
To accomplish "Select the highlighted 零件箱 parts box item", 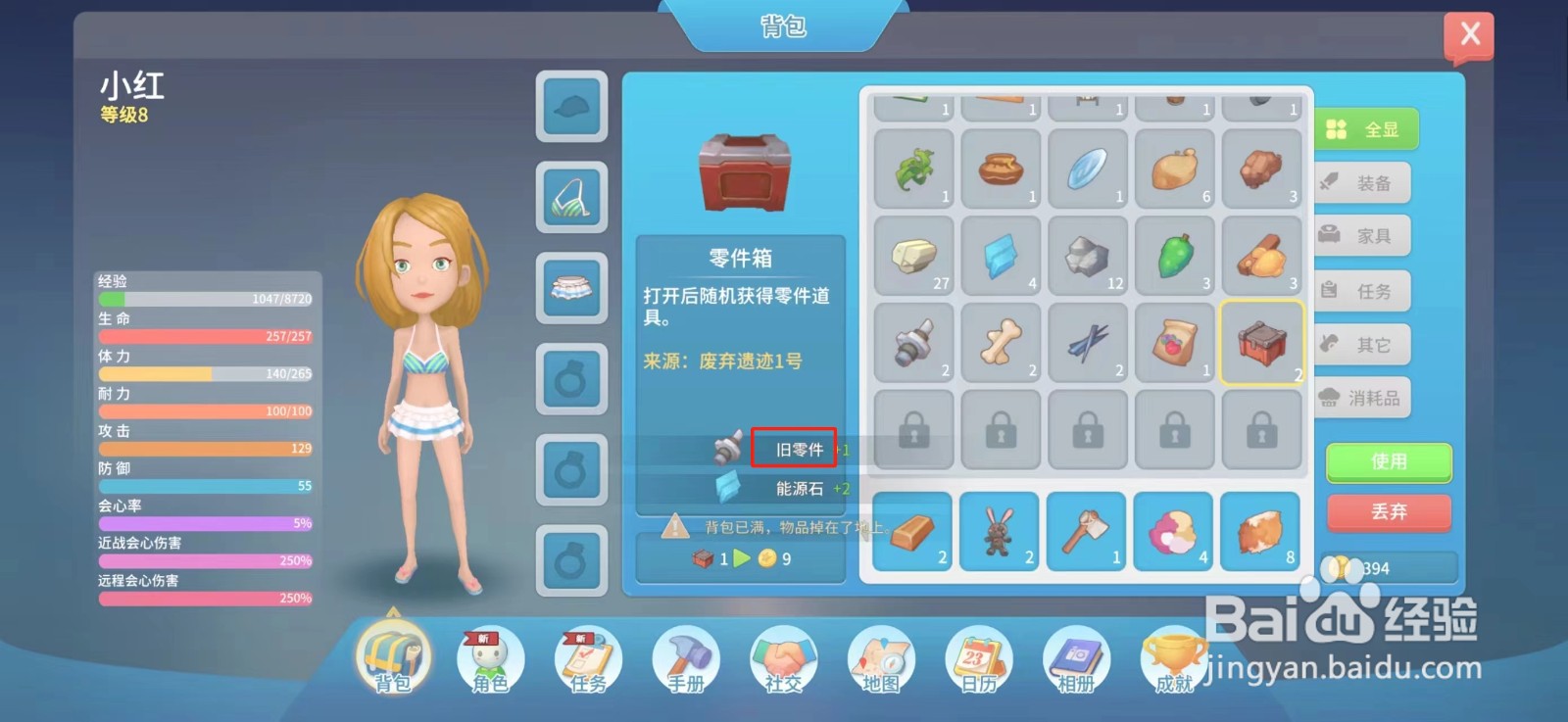I will [1262, 344].
